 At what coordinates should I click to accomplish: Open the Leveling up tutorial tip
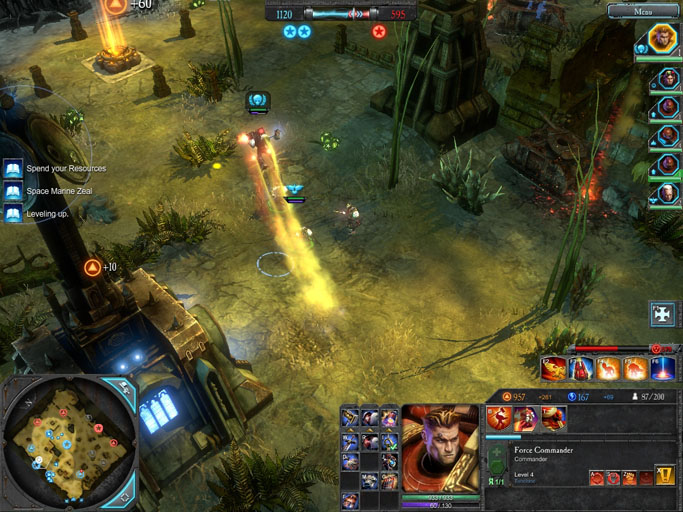click(13, 213)
